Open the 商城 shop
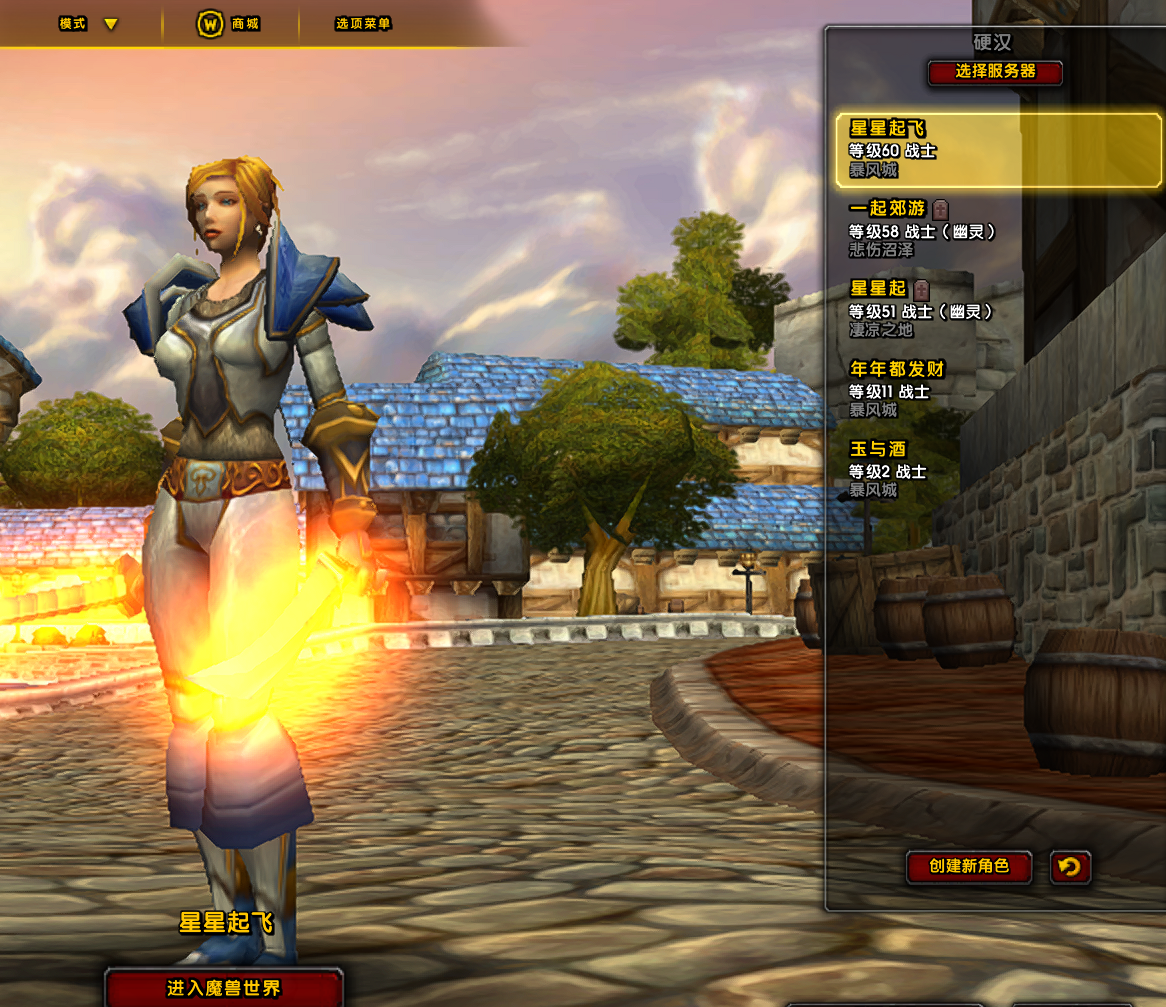The image size is (1166, 1007). (x=229, y=24)
